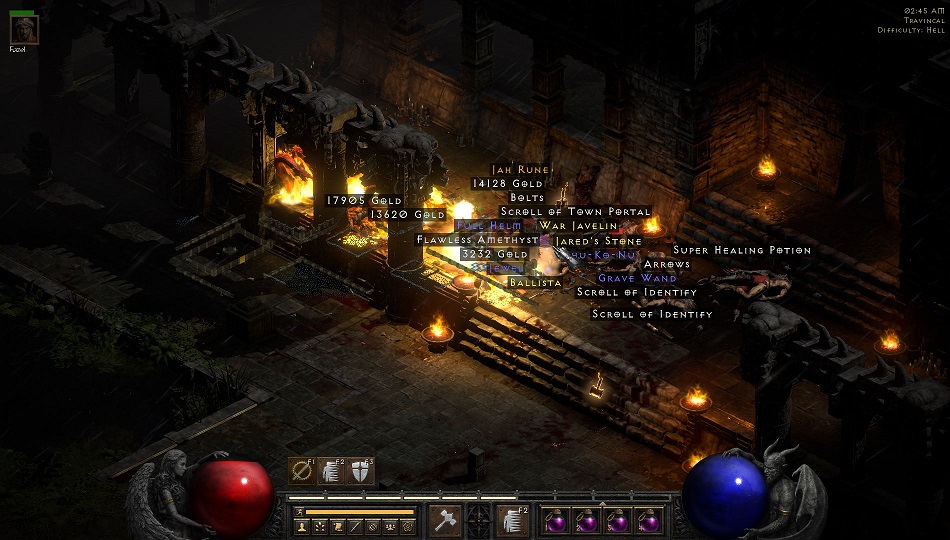Pick up the Scroll of Town Portal

pyautogui.click(x=575, y=212)
